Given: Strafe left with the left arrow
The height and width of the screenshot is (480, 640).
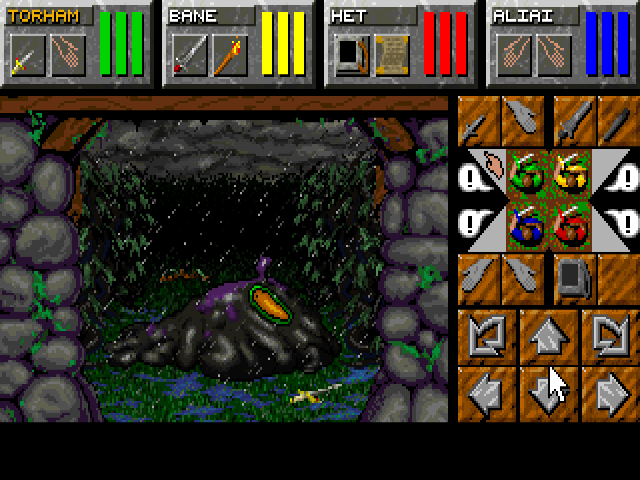Looking at the screenshot, I should pos(490,392).
